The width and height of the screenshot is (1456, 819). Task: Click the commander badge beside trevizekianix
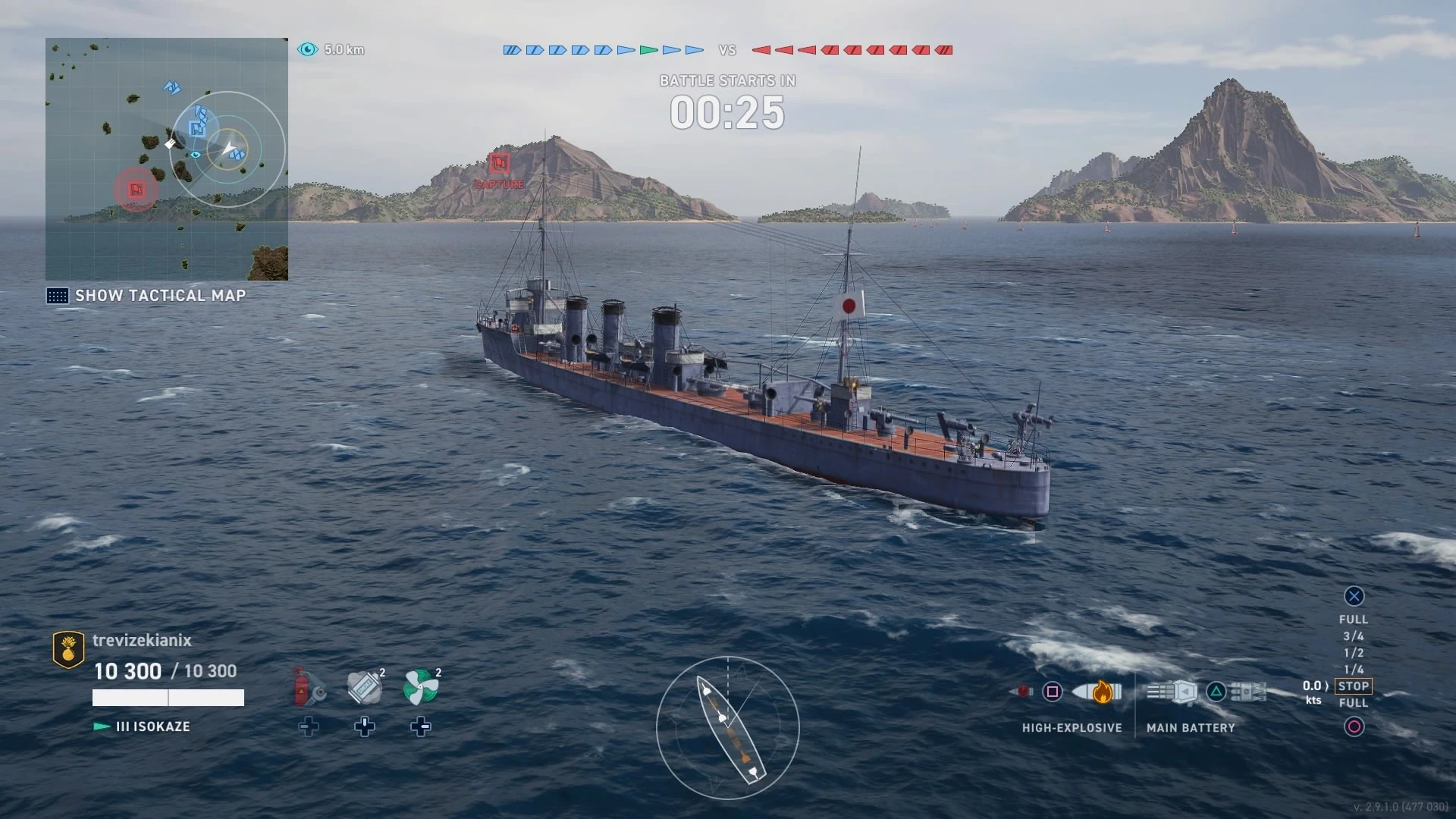68,649
